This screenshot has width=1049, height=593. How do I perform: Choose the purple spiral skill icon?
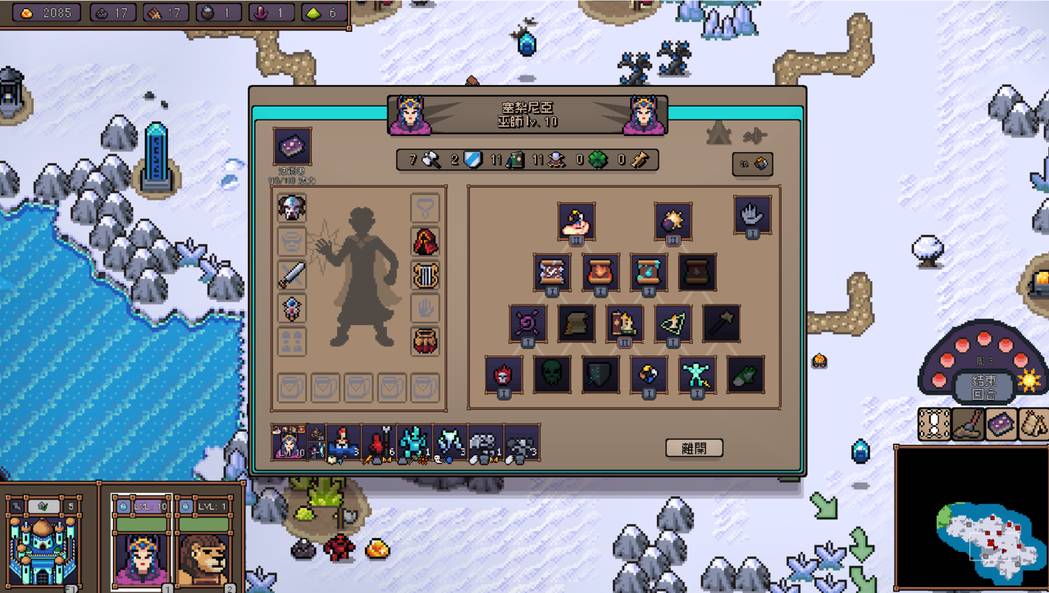[x=528, y=323]
